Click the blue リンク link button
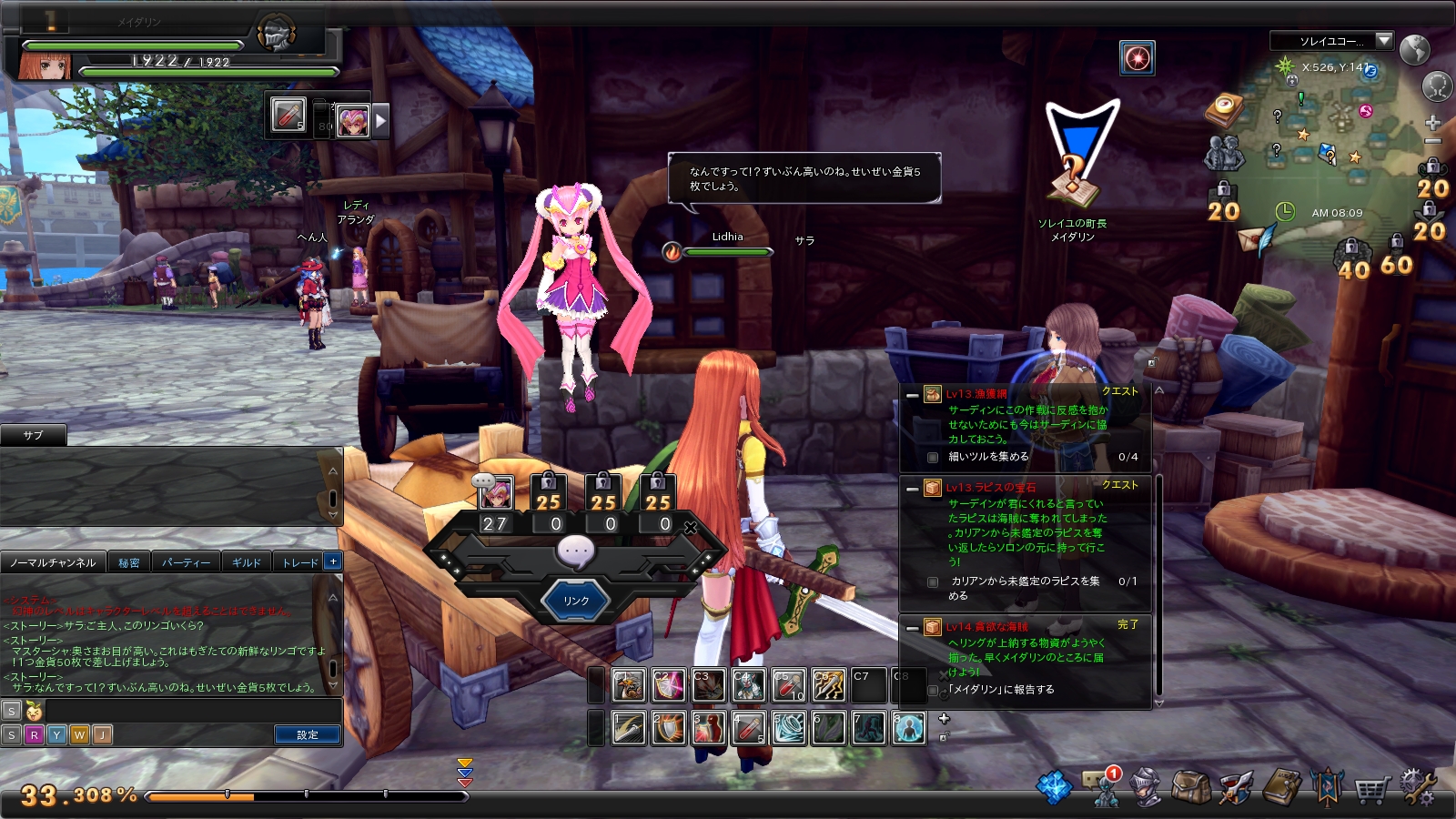 point(575,601)
